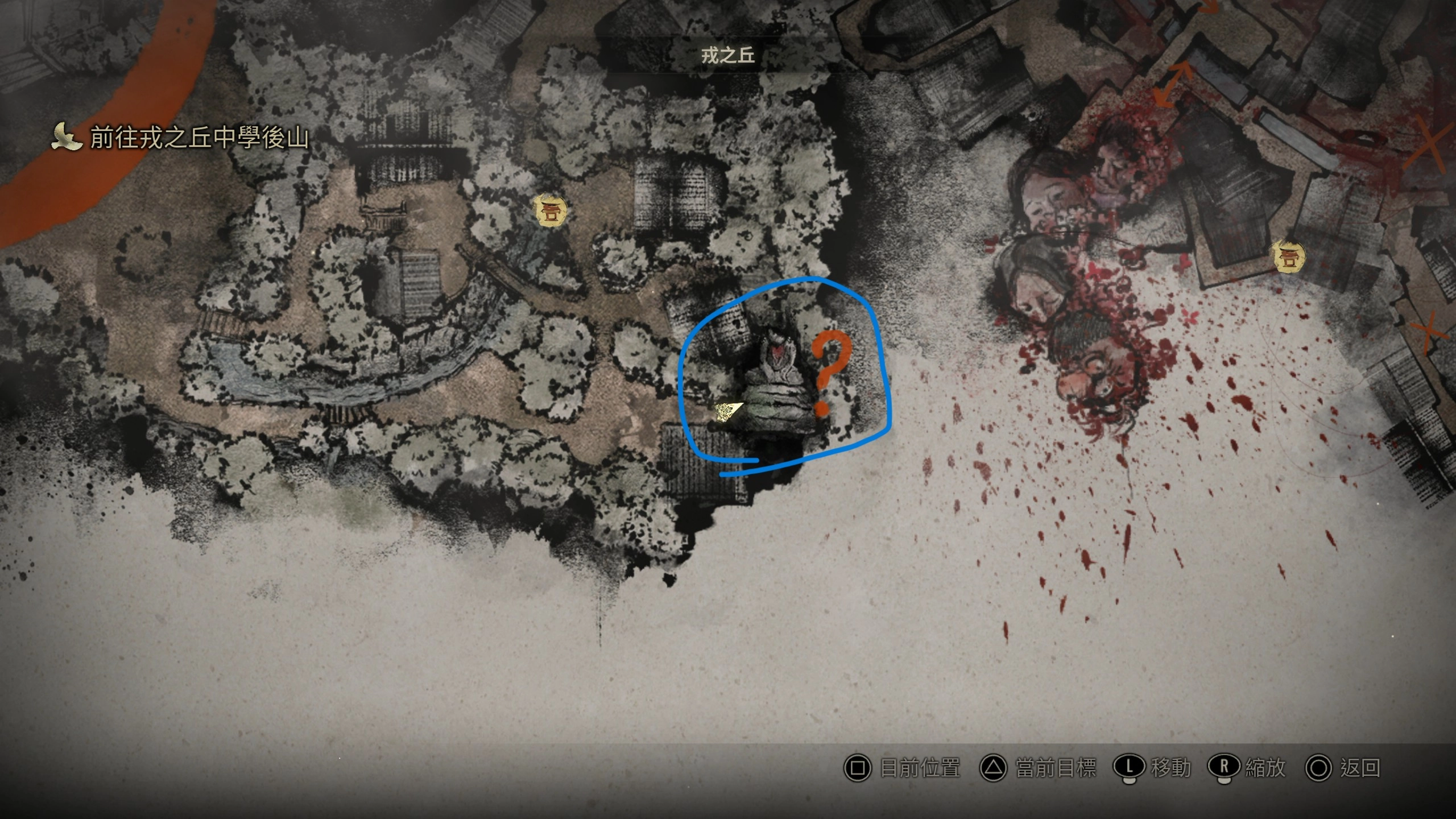
Task: Select the shrine marker beside the town buildings
Action: 1288,257
